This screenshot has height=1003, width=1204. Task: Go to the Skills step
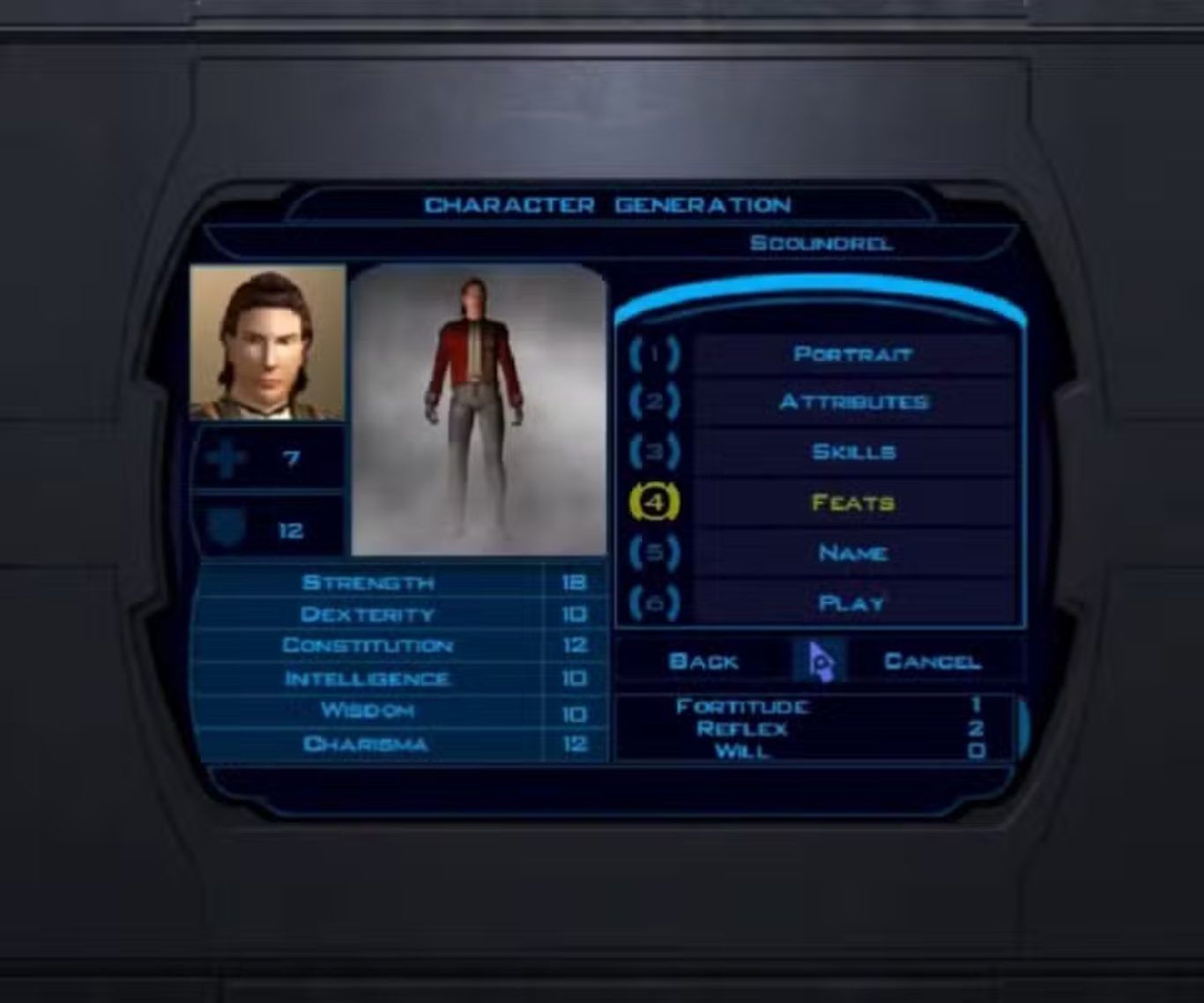coord(851,452)
